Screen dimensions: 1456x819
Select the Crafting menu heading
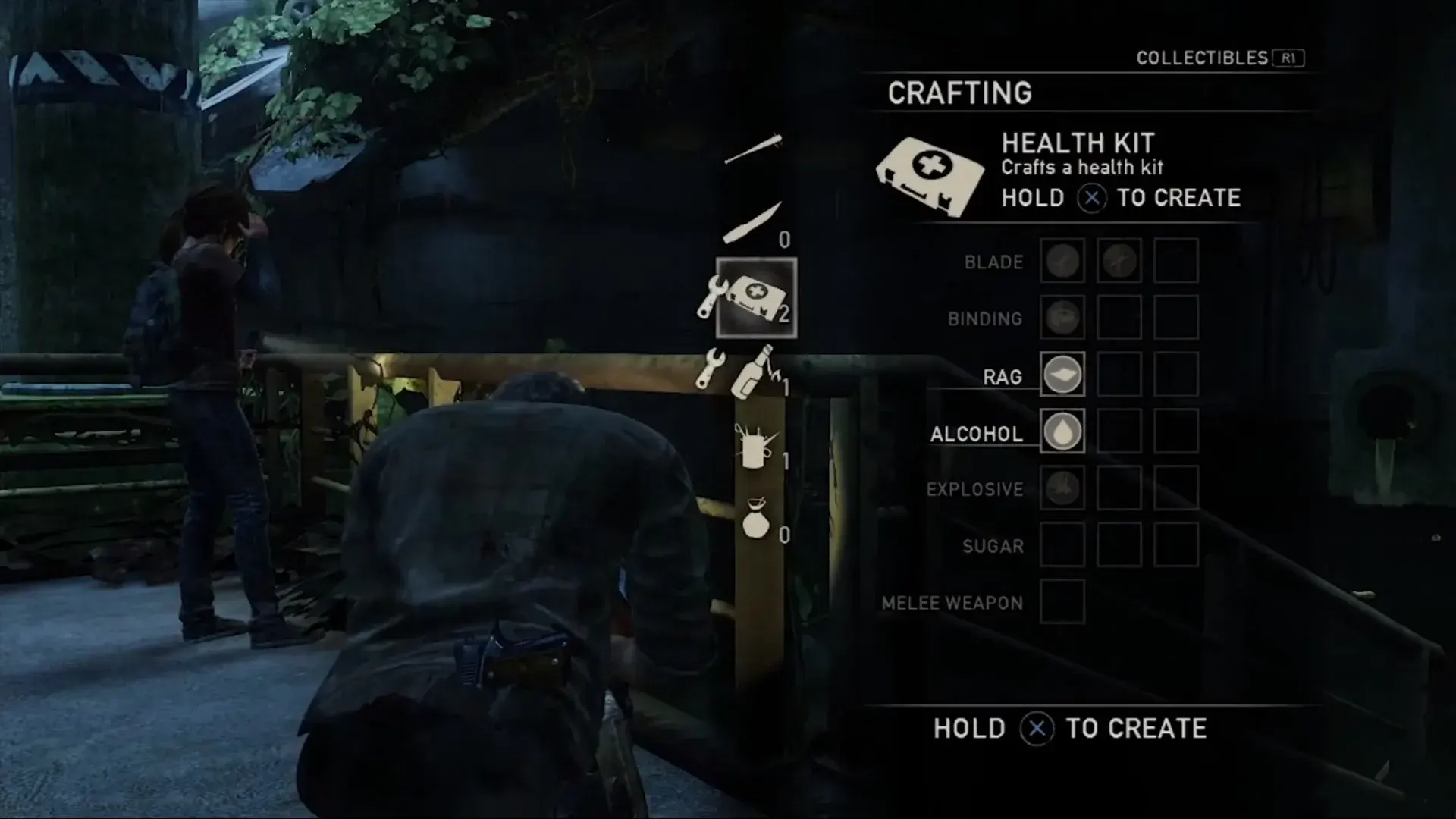[x=961, y=92]
